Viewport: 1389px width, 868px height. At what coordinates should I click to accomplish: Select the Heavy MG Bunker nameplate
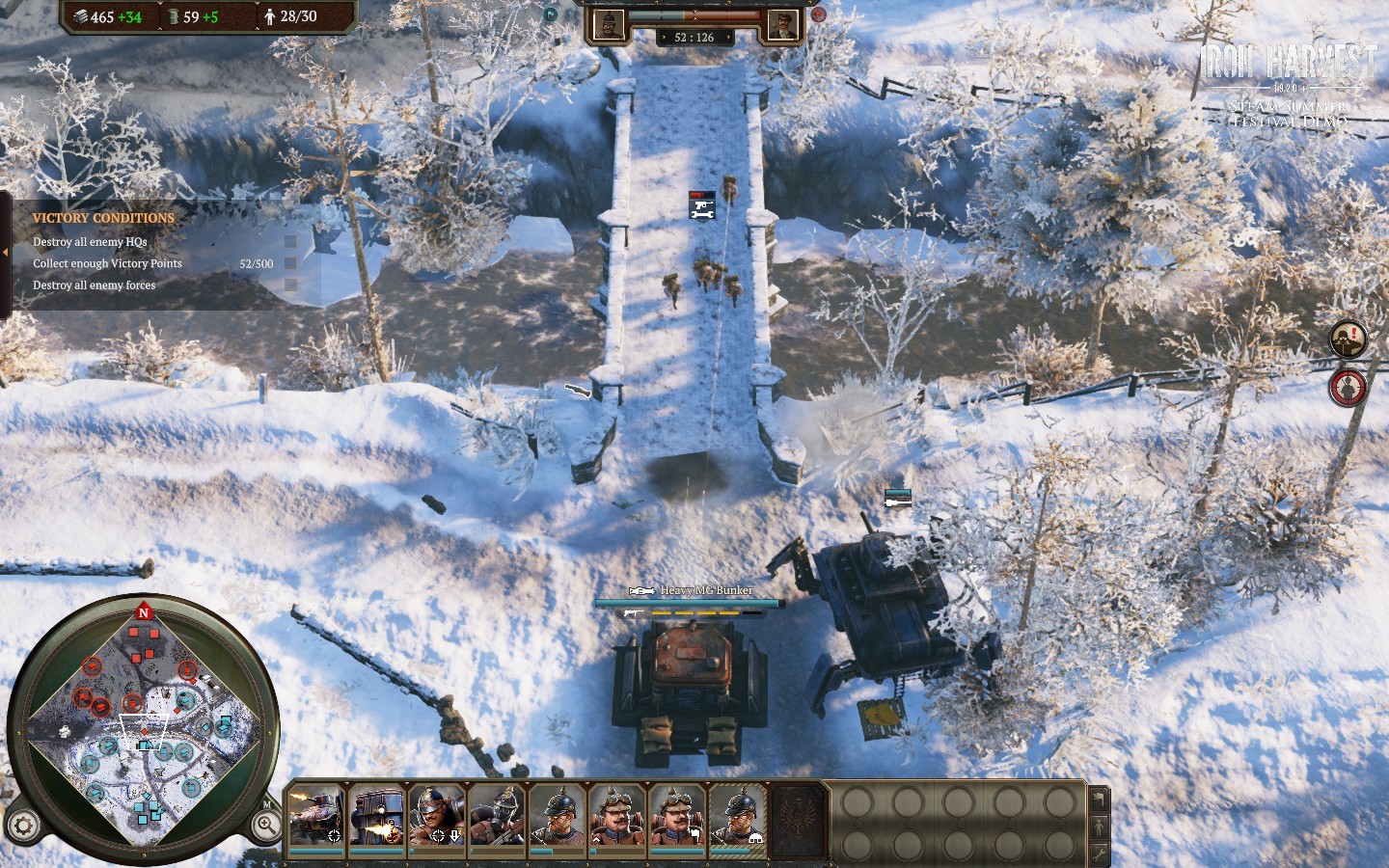point(706,590)
